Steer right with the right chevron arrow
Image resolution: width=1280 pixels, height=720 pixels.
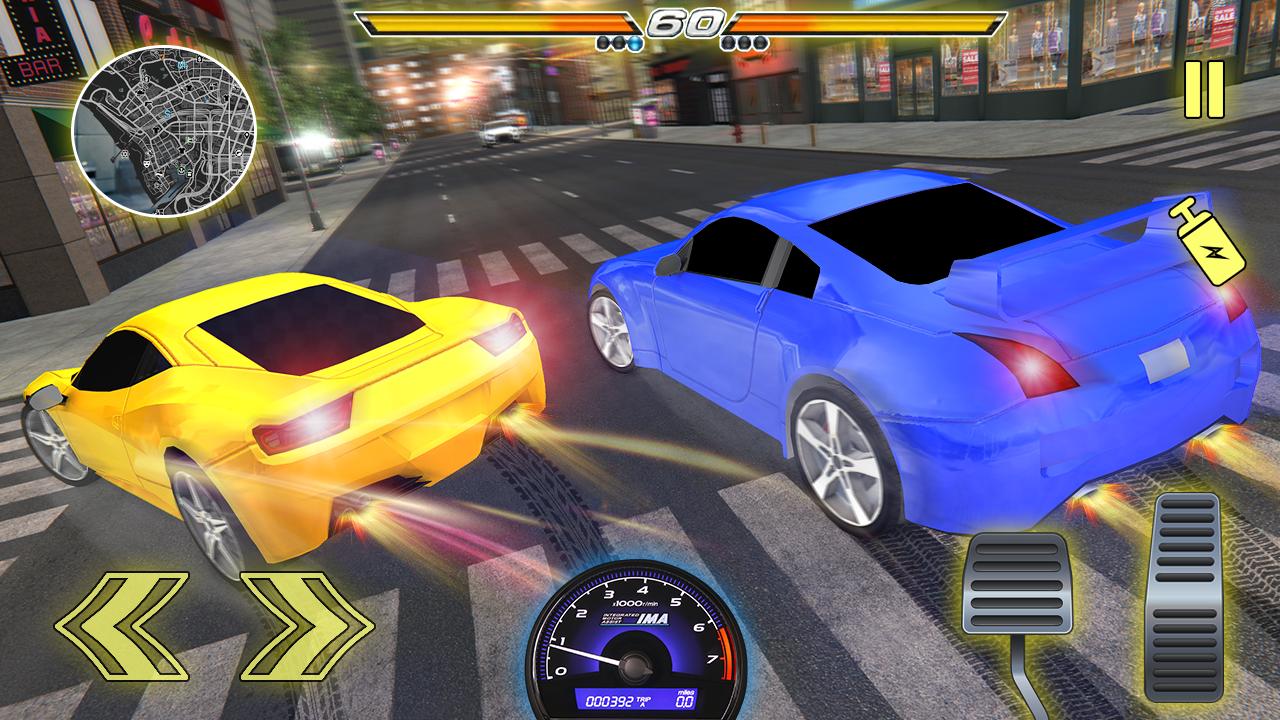coord(306,626)
